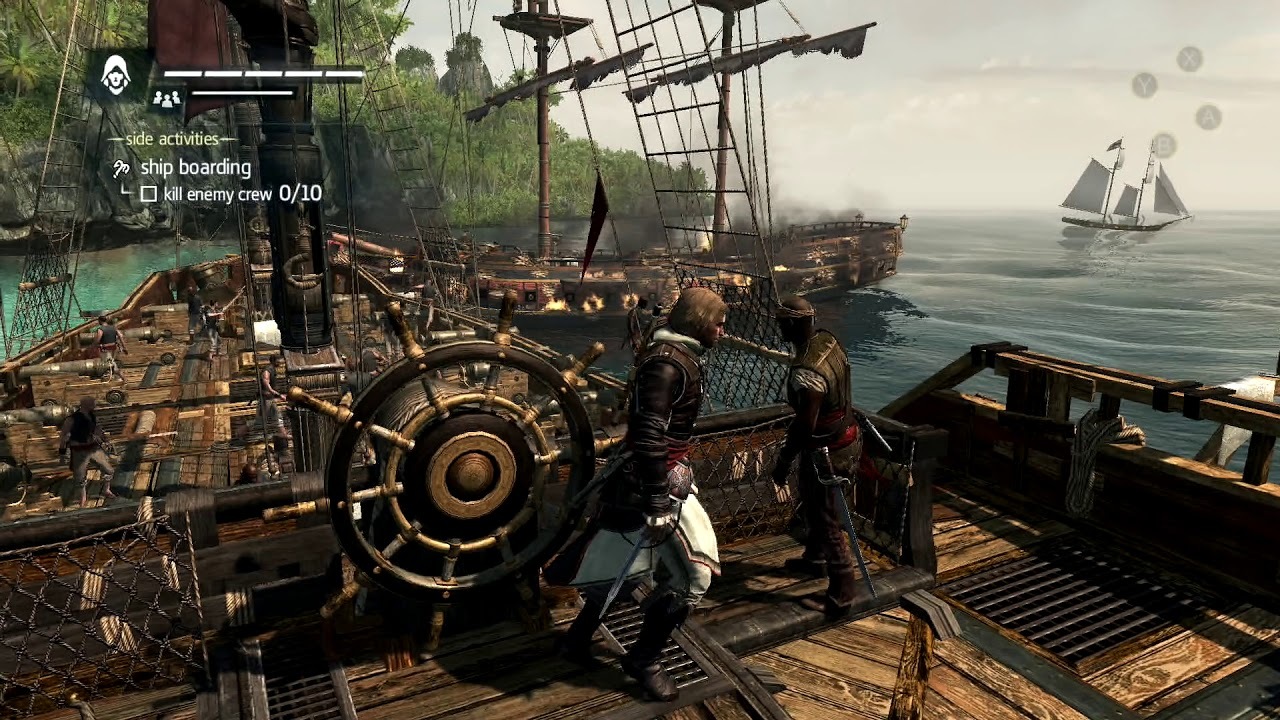Click the side activities header
1280x720 pixels.
[172, 139]
